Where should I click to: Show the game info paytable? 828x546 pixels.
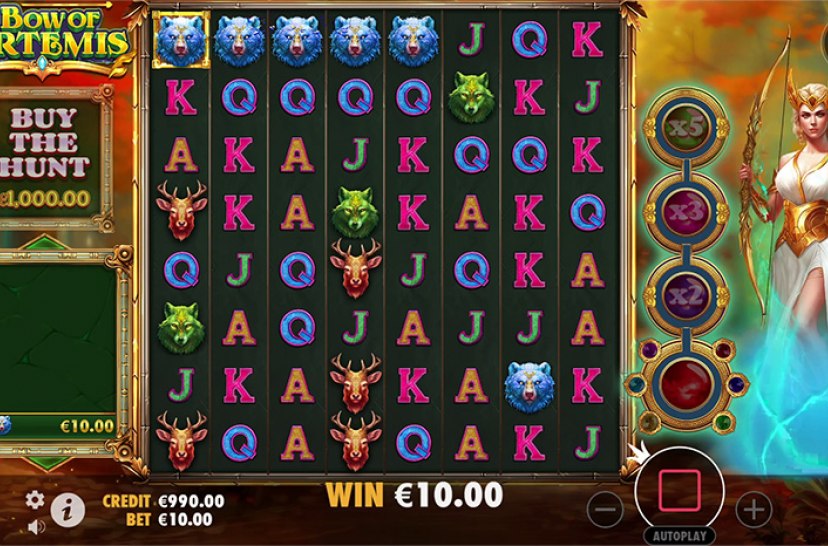(x=66, y=509)
